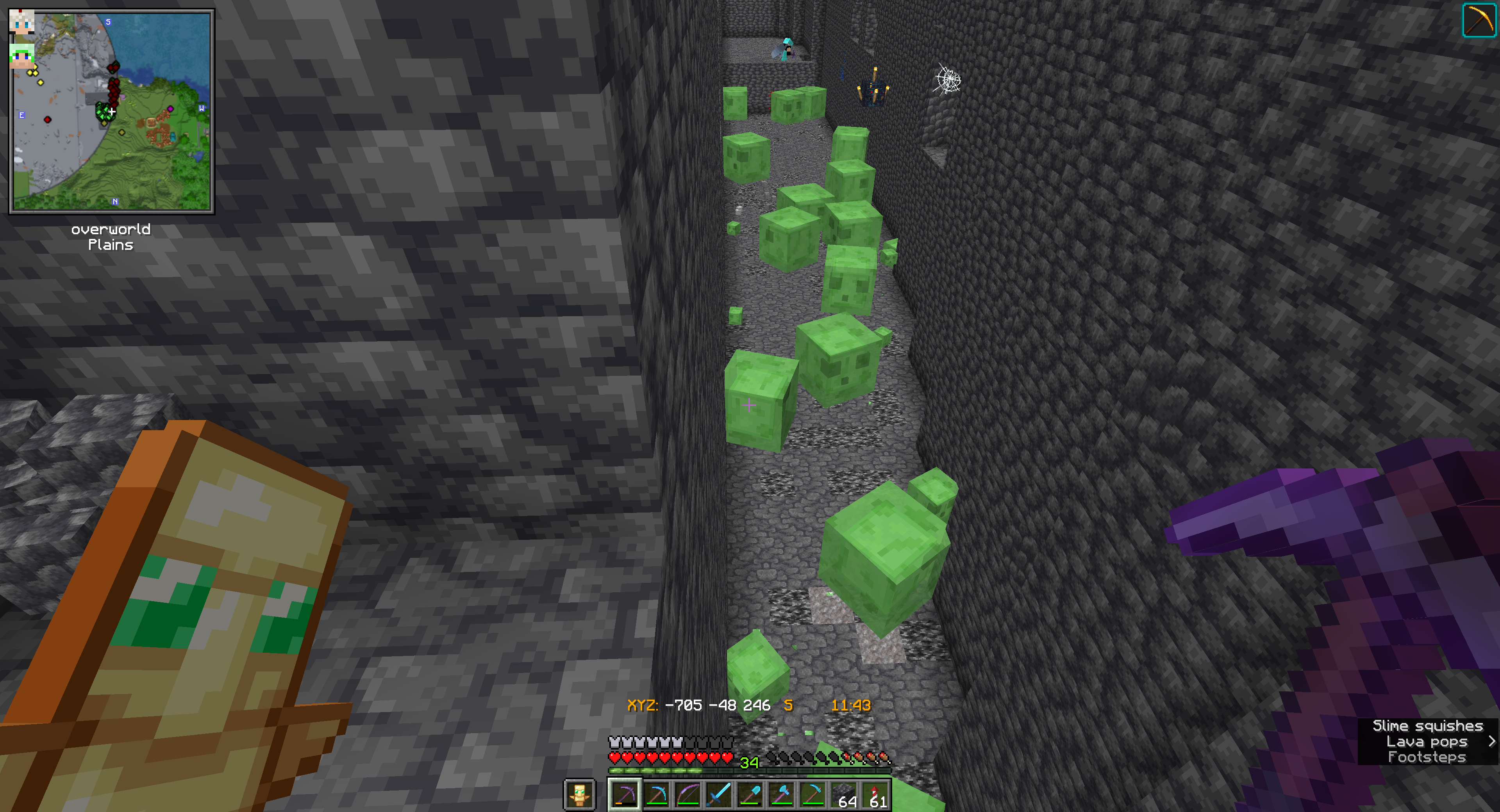
Task: Pick the firework rocket stack
Action: click(x=876, y=794)
